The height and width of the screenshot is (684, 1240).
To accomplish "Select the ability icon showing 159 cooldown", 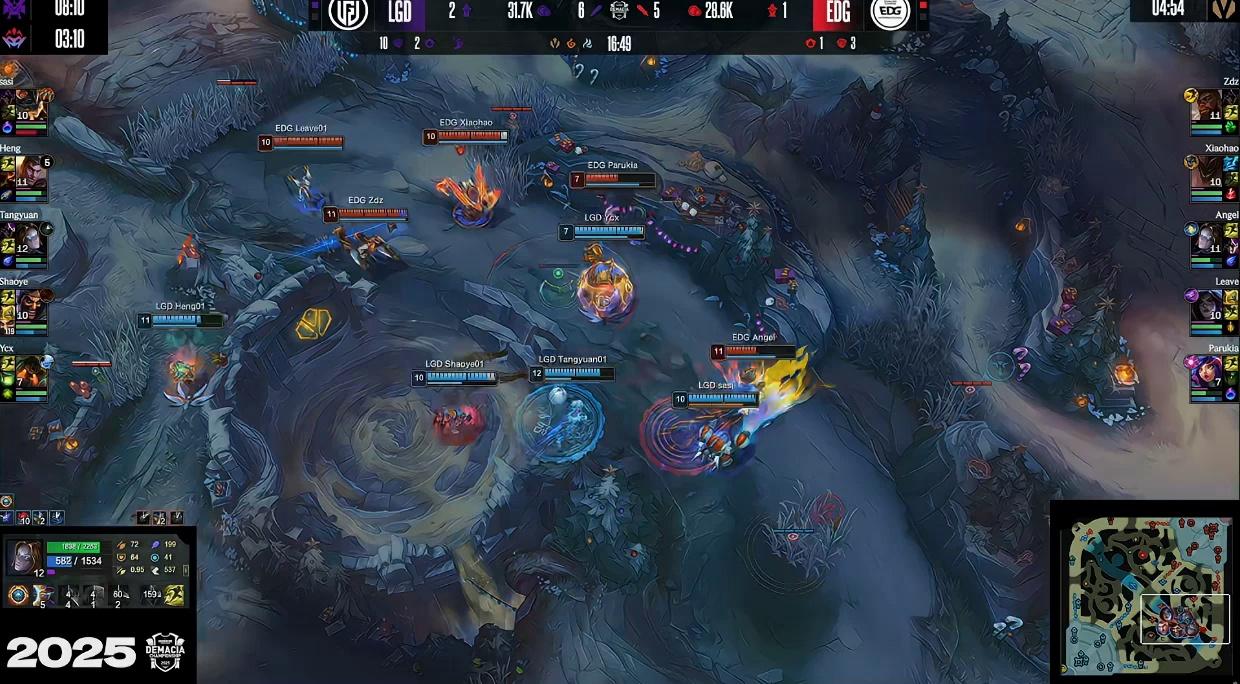I will 151,595.
